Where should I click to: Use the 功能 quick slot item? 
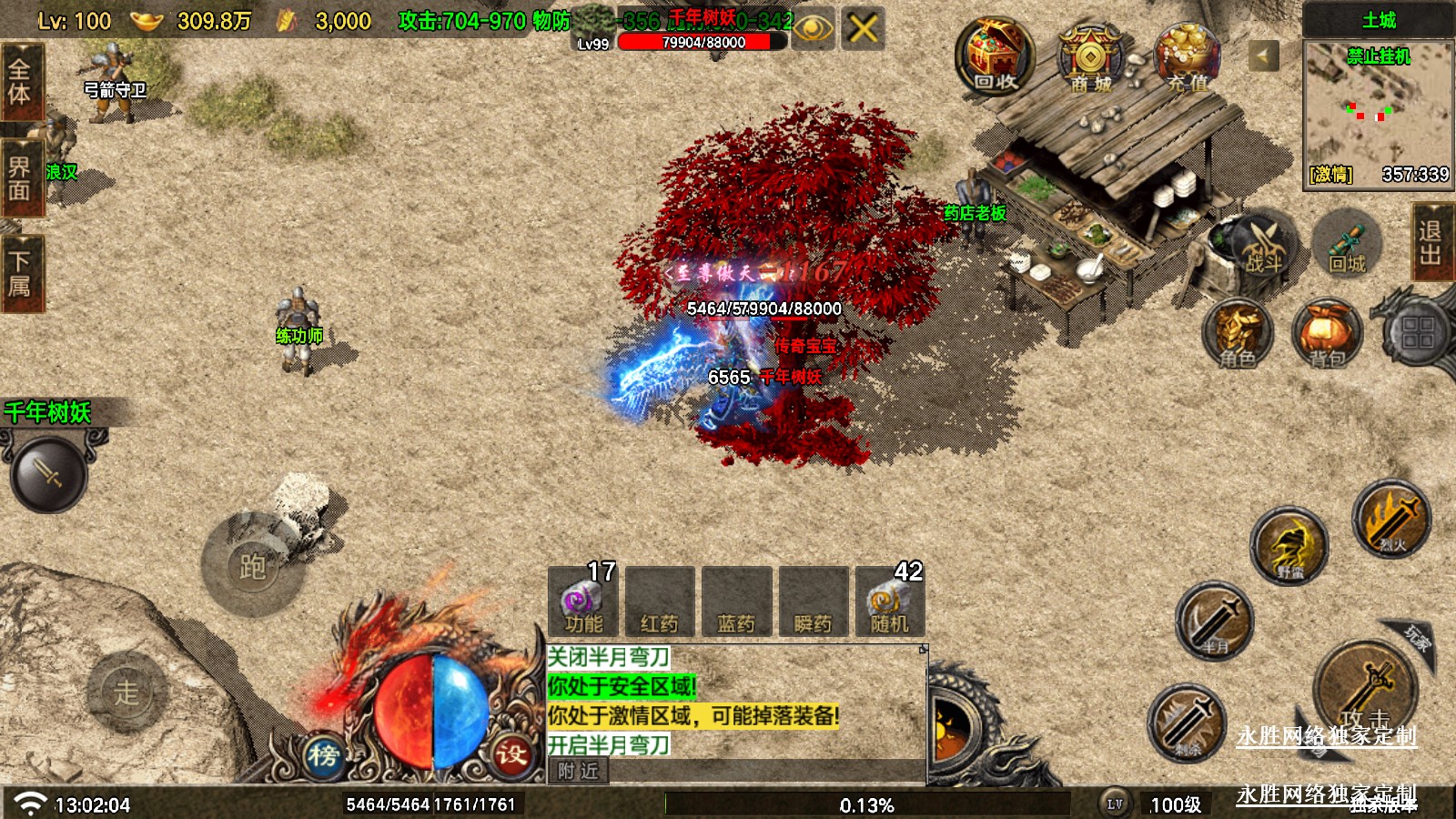tap(583, 602)
